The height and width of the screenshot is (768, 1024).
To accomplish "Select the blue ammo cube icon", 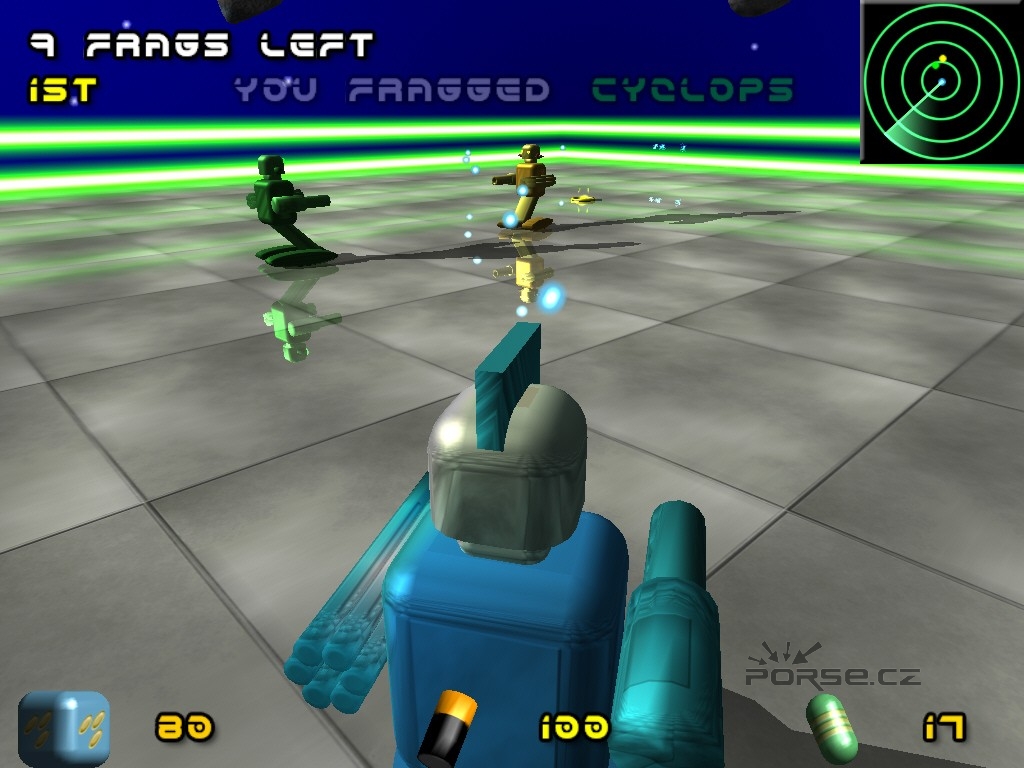I will 64,728.
